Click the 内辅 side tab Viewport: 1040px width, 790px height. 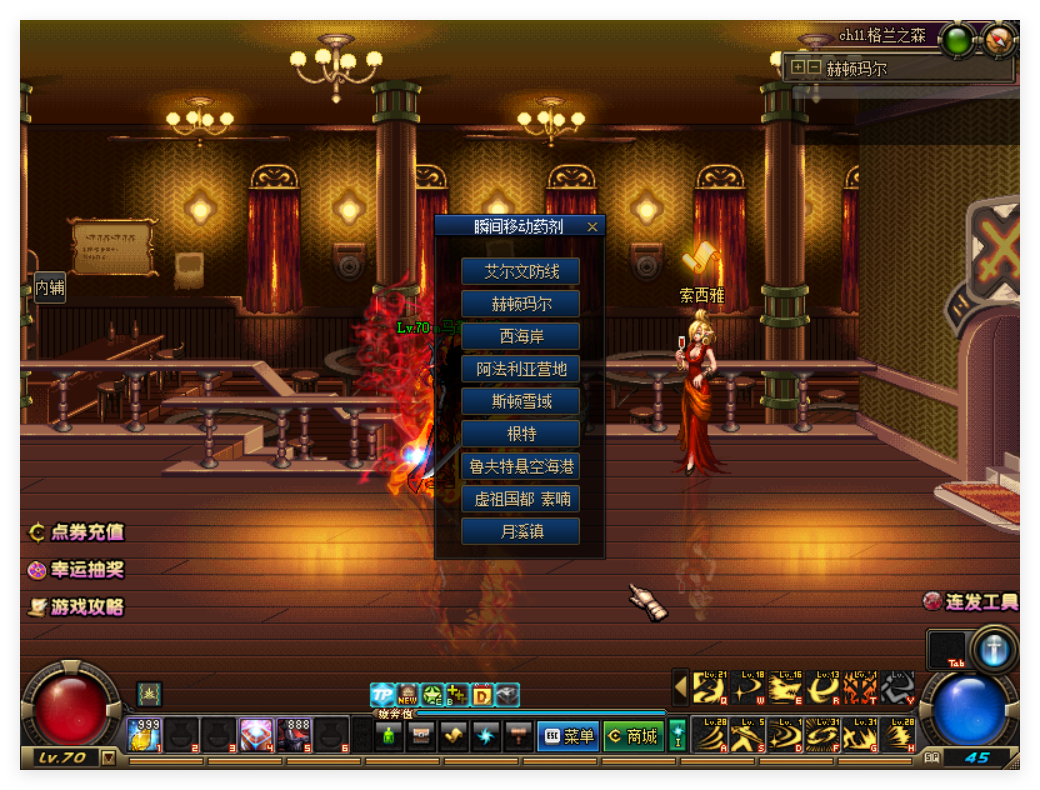(50, 288)
